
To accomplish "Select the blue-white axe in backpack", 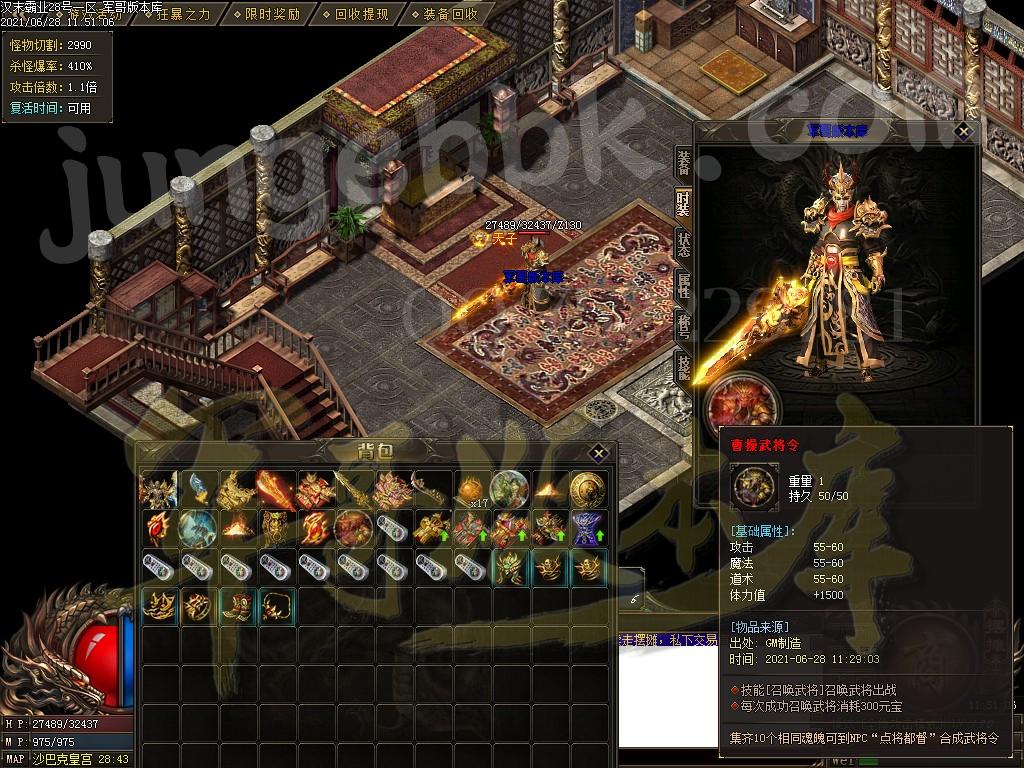I will pyautogui.click(x=198, y=489).
